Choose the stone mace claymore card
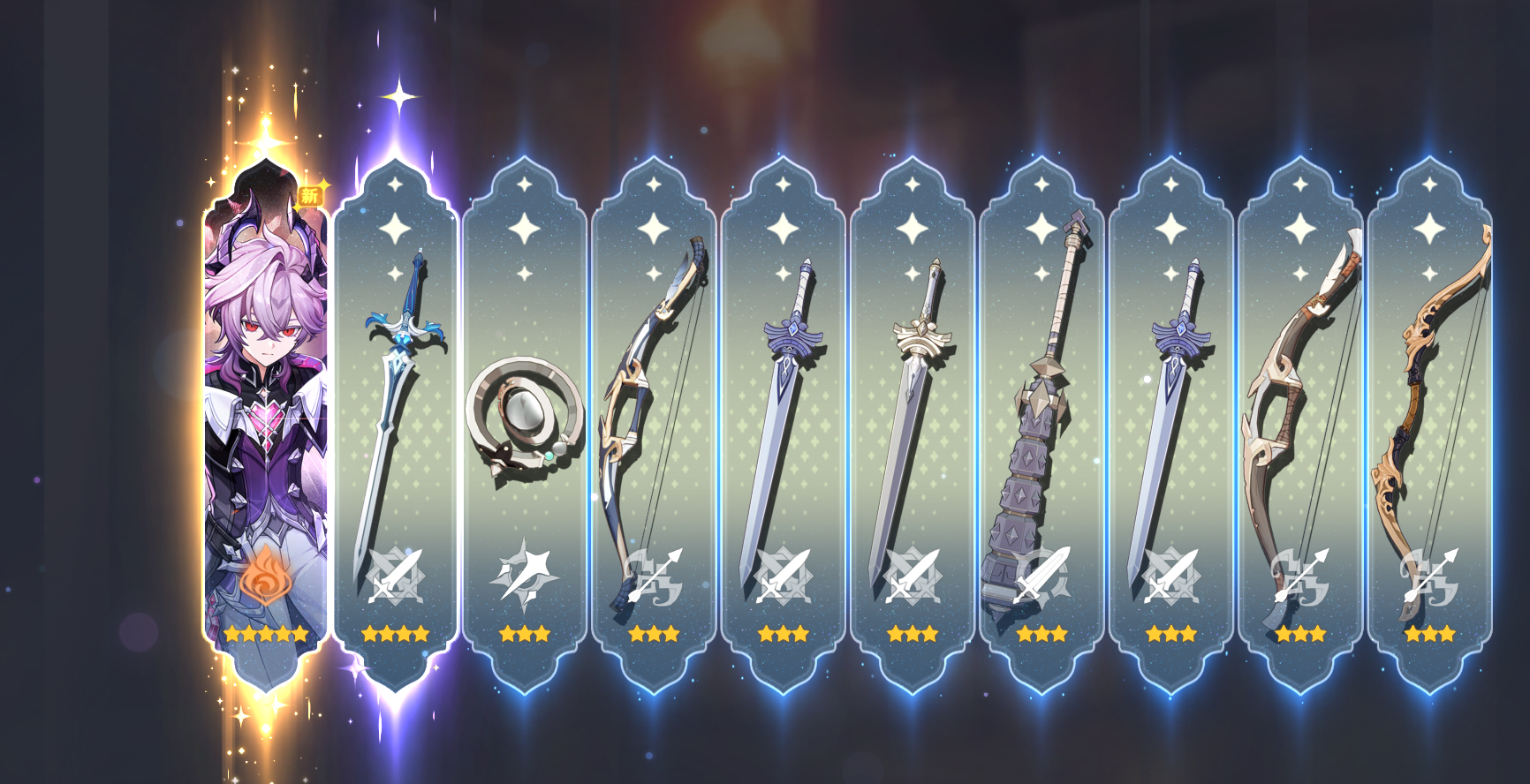 tap(1041, 415)
